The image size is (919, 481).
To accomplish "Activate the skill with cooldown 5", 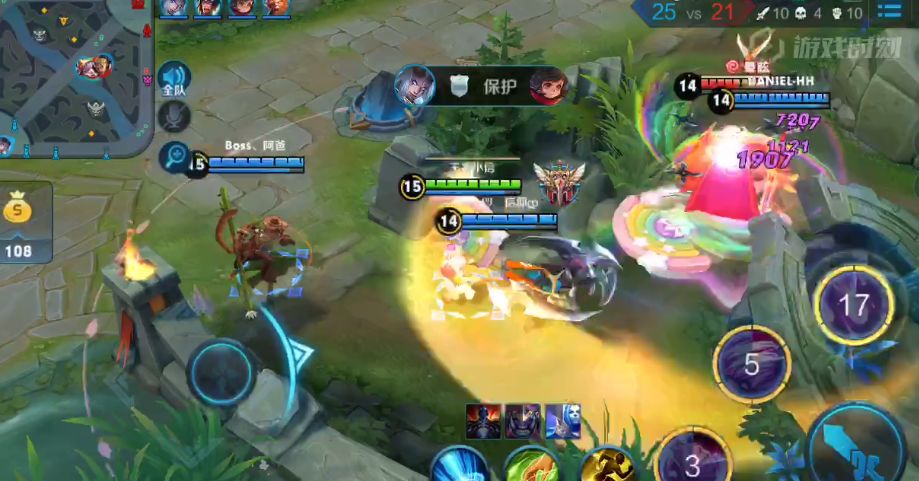I will point(752,365).
